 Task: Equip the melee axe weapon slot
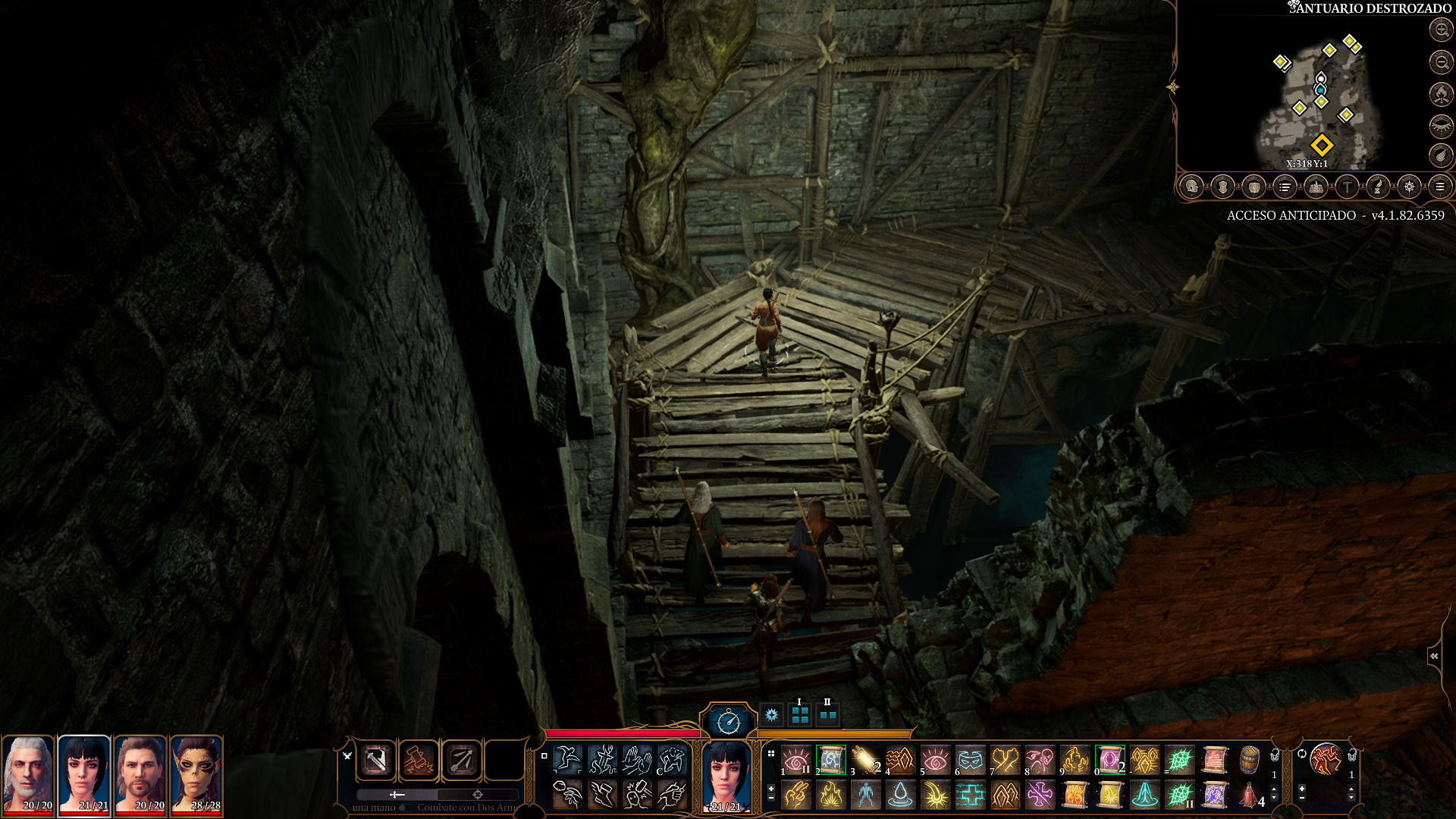tap(376, 760)
